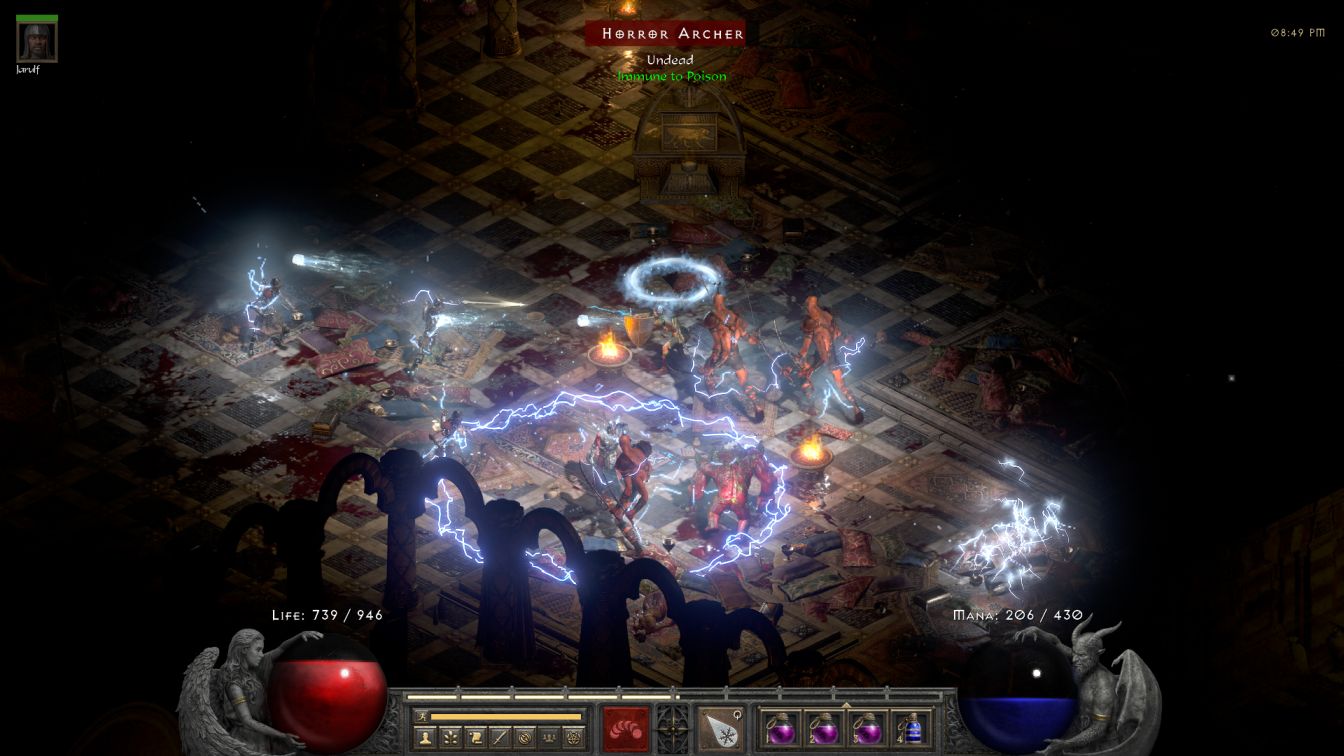Viewport: 1344px width, 756px height.
Task: Select the snowflake right-click skill icon
Action: tap(719, 728)
